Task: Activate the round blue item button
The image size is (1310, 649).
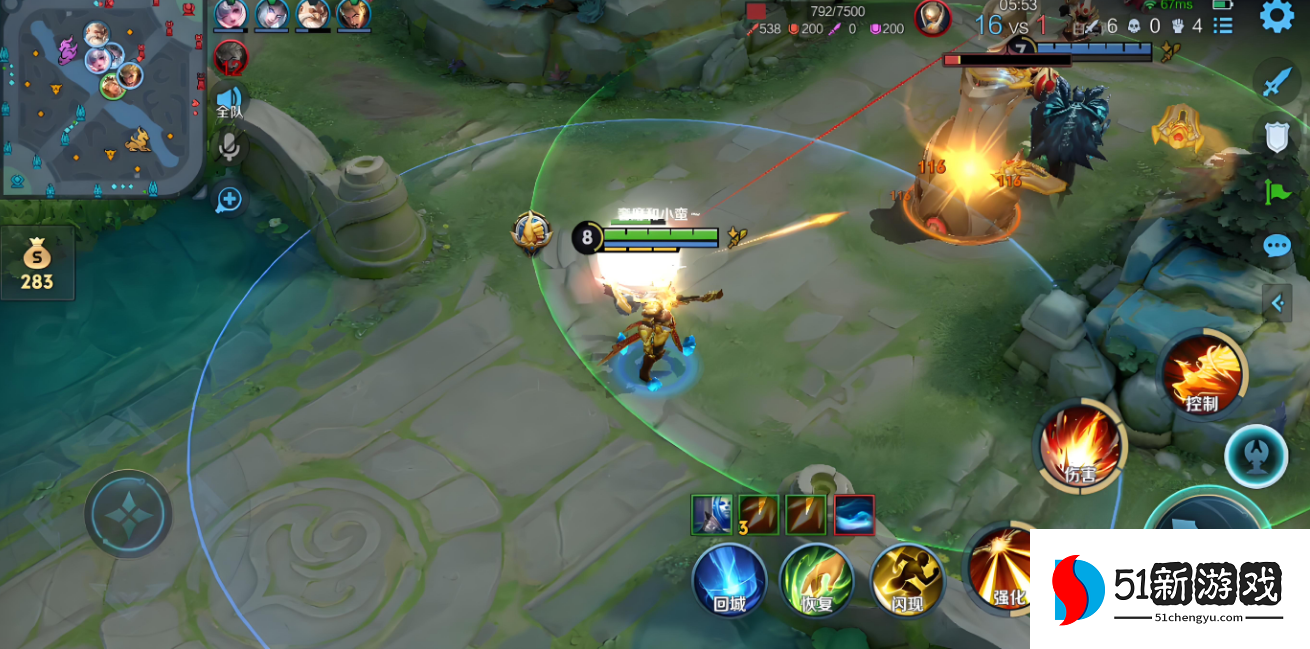Action: (1255, 456)
